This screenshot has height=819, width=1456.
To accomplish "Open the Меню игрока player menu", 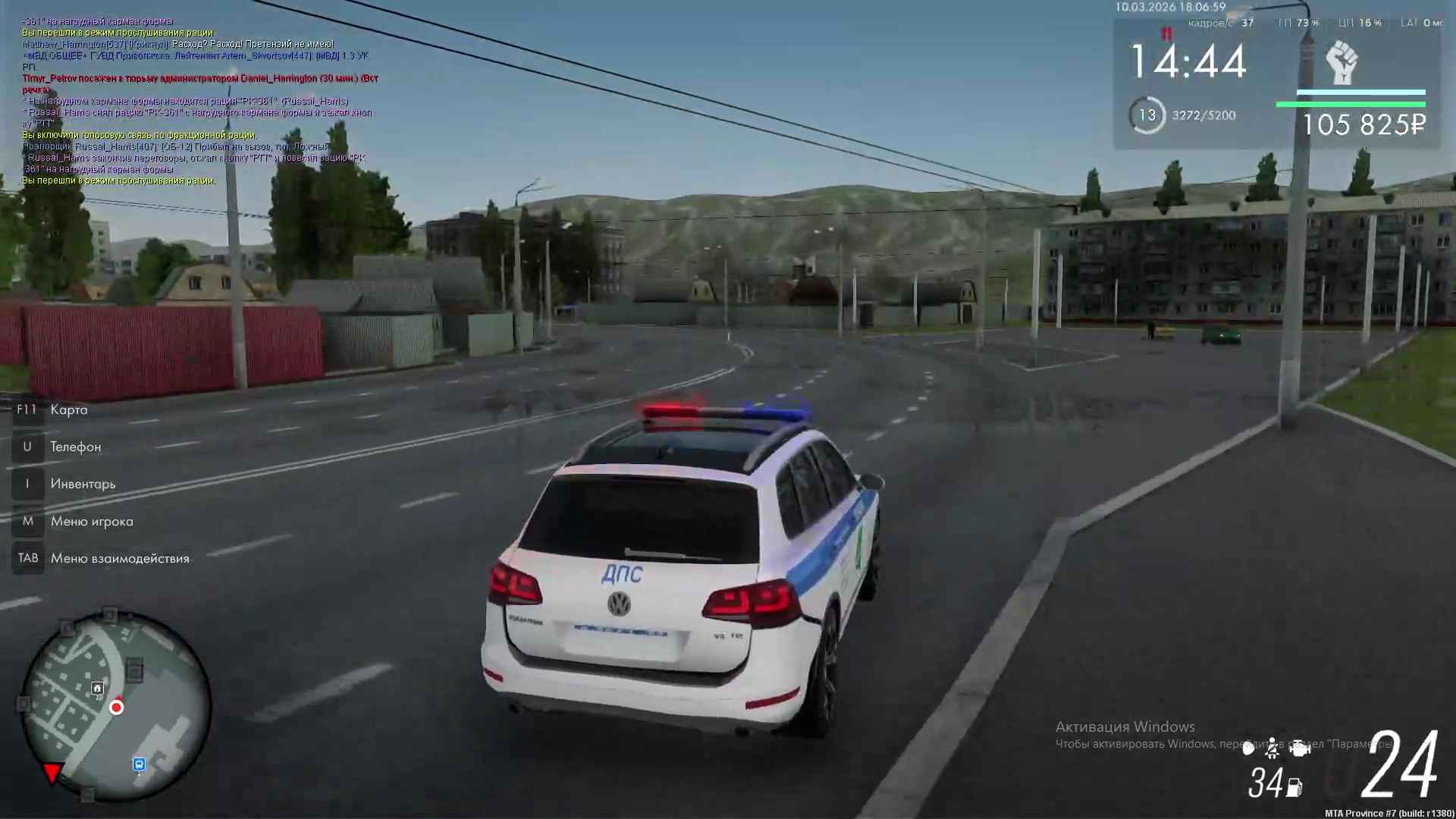I will [x=91, y=521].
